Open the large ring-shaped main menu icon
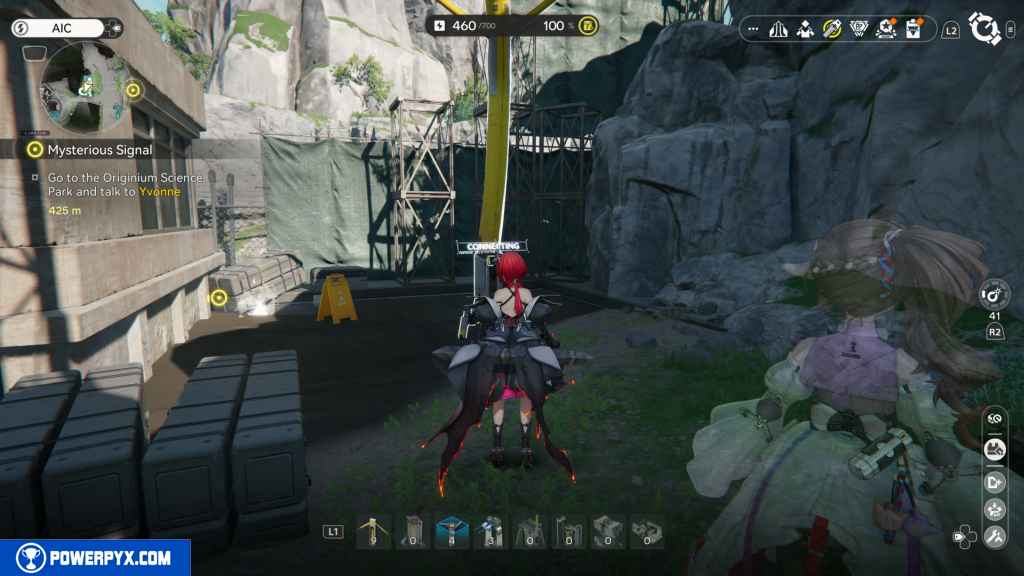 pyautogui.click(x=986, y=29)
